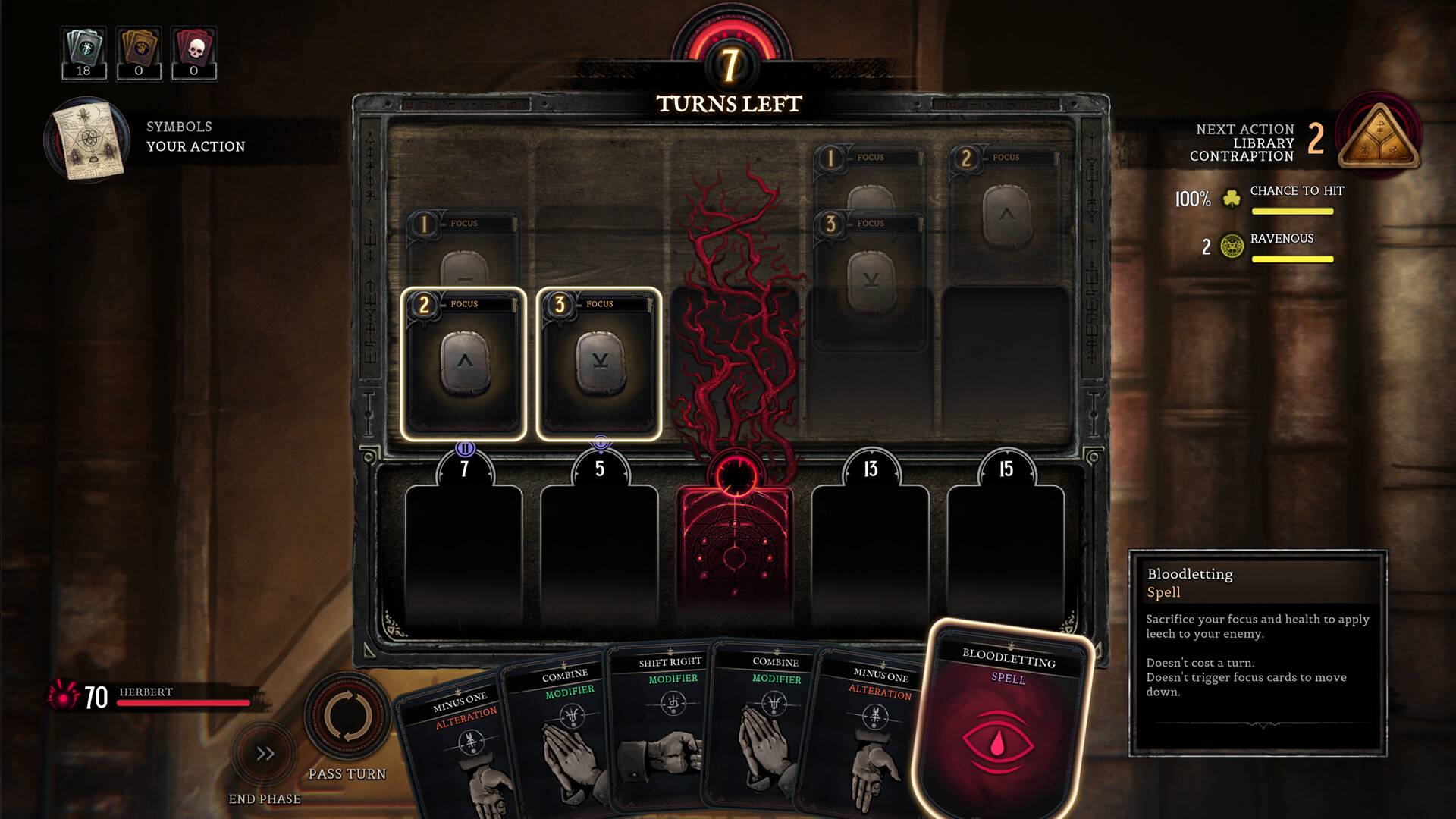Screen dimensions: 1456x819
Task: Click the gold hand deck counter icon
Action: pos(138,45)
